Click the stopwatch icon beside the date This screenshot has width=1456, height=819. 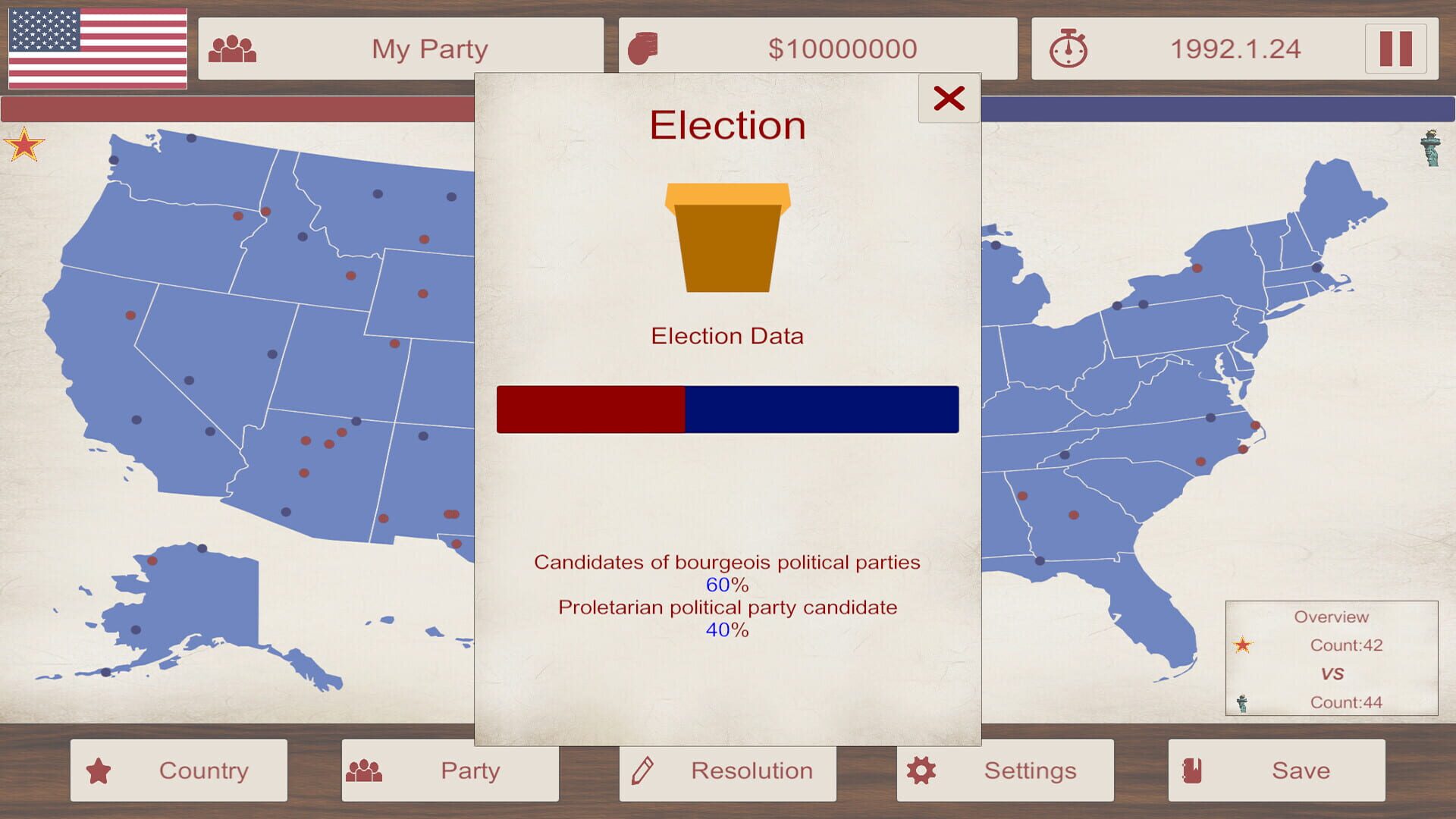point(1069,48)
